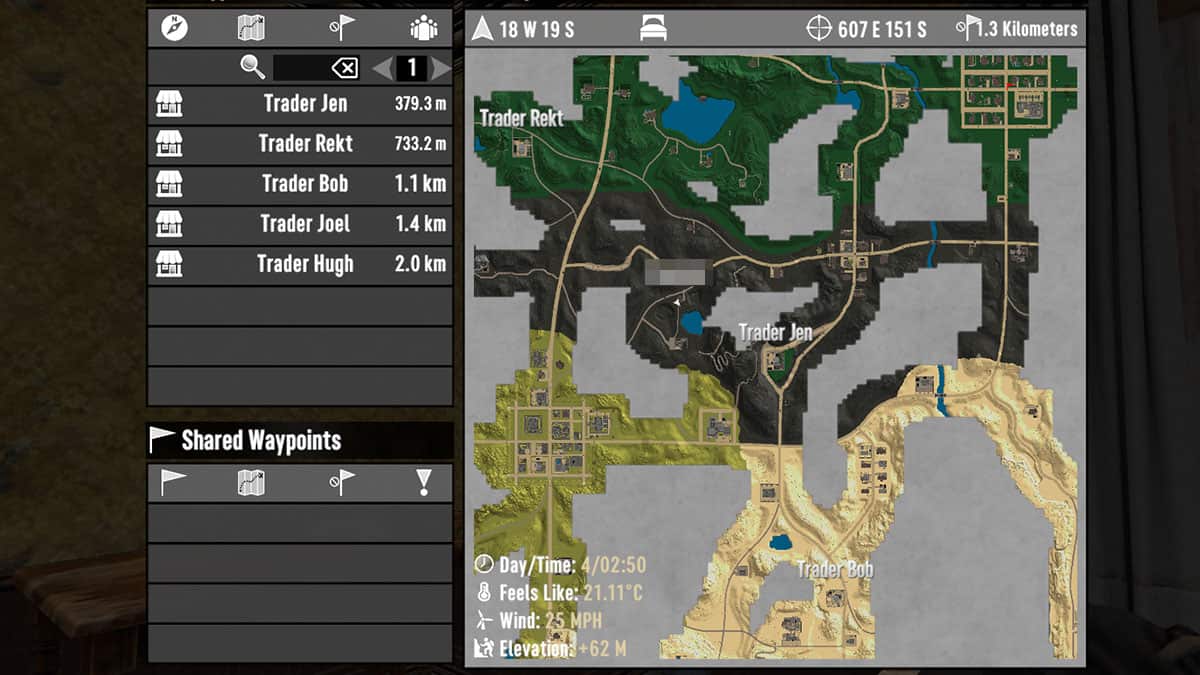Select the Trader Bob entry

[x=300, y=184]
